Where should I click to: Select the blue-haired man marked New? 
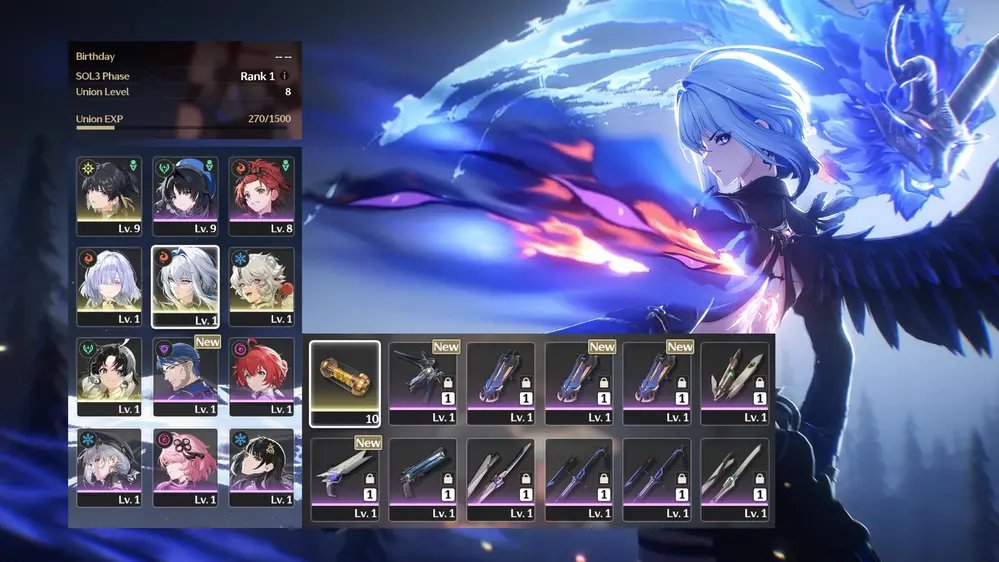187,376
